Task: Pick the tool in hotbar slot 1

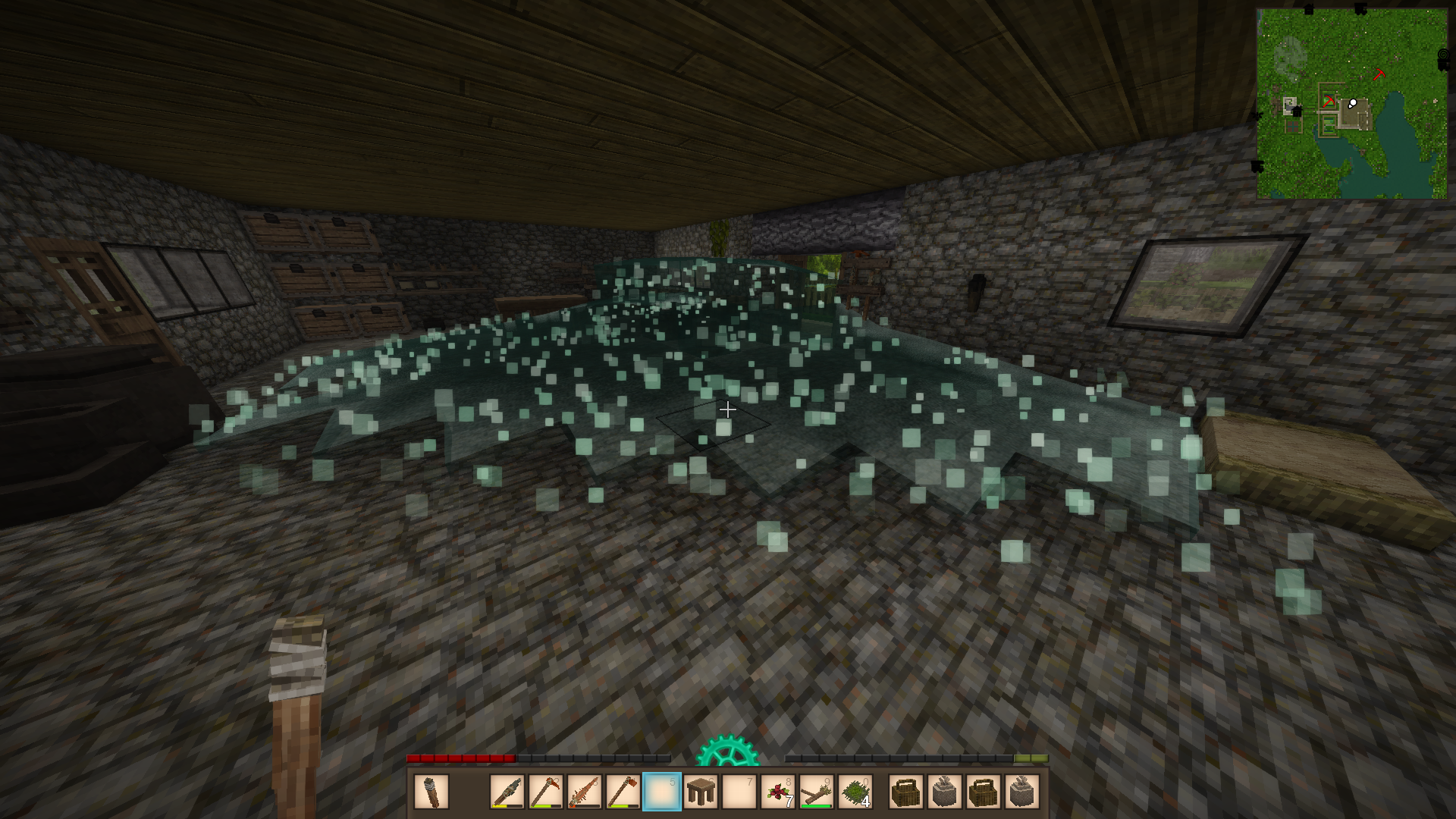Action: click(x=507, y=792)
